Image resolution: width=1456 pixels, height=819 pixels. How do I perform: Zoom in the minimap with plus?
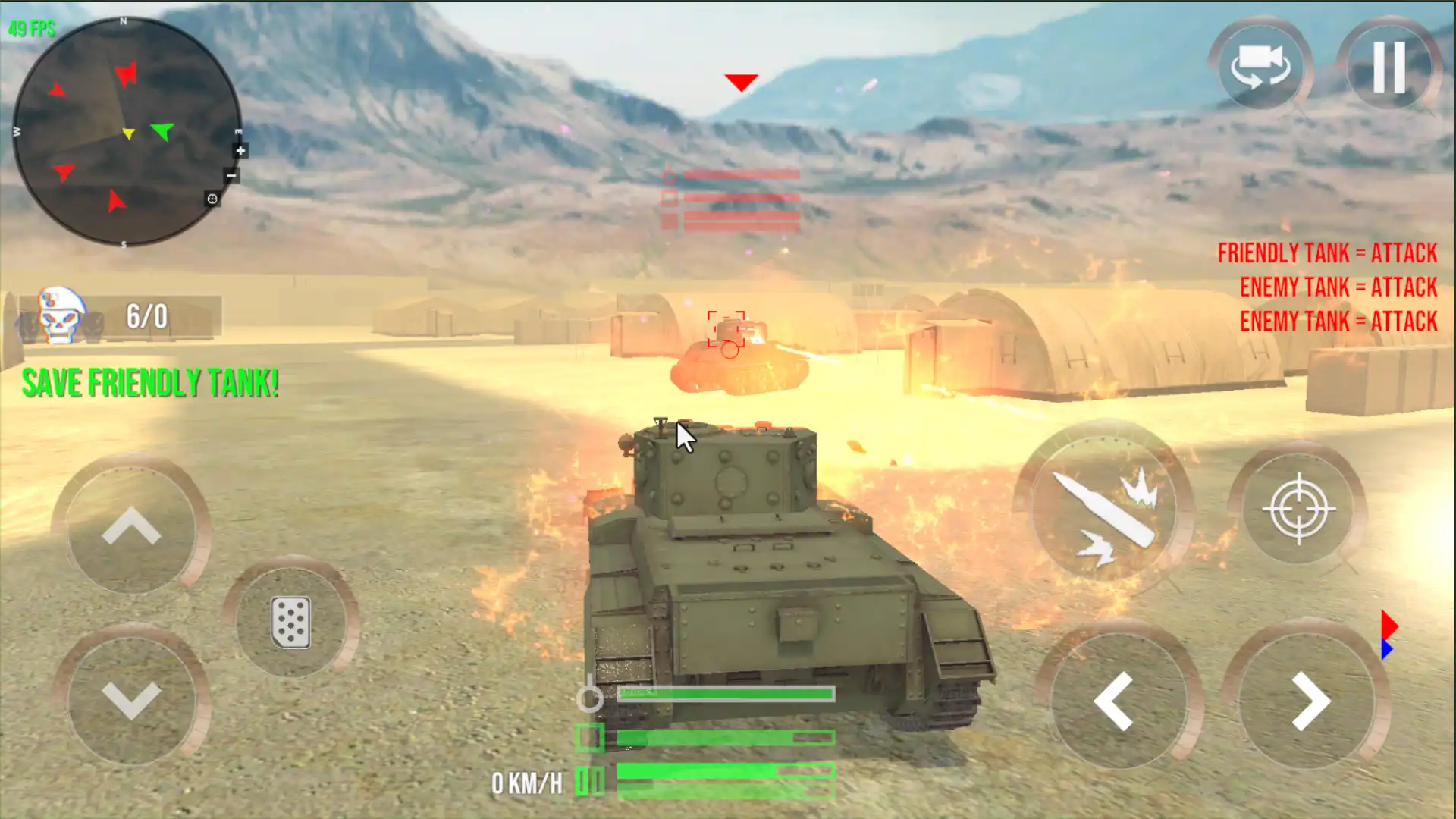click(240, 151)
